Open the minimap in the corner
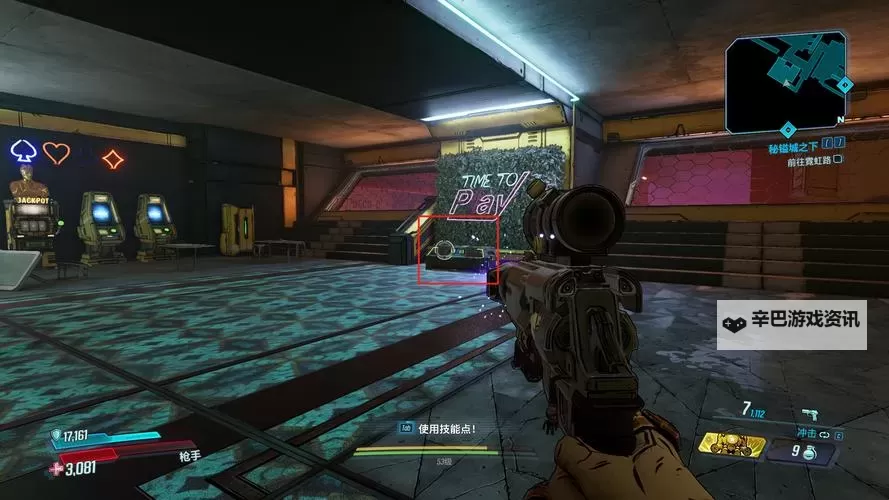The width and height of the screenshot is (889, 500). pos(785,84)
